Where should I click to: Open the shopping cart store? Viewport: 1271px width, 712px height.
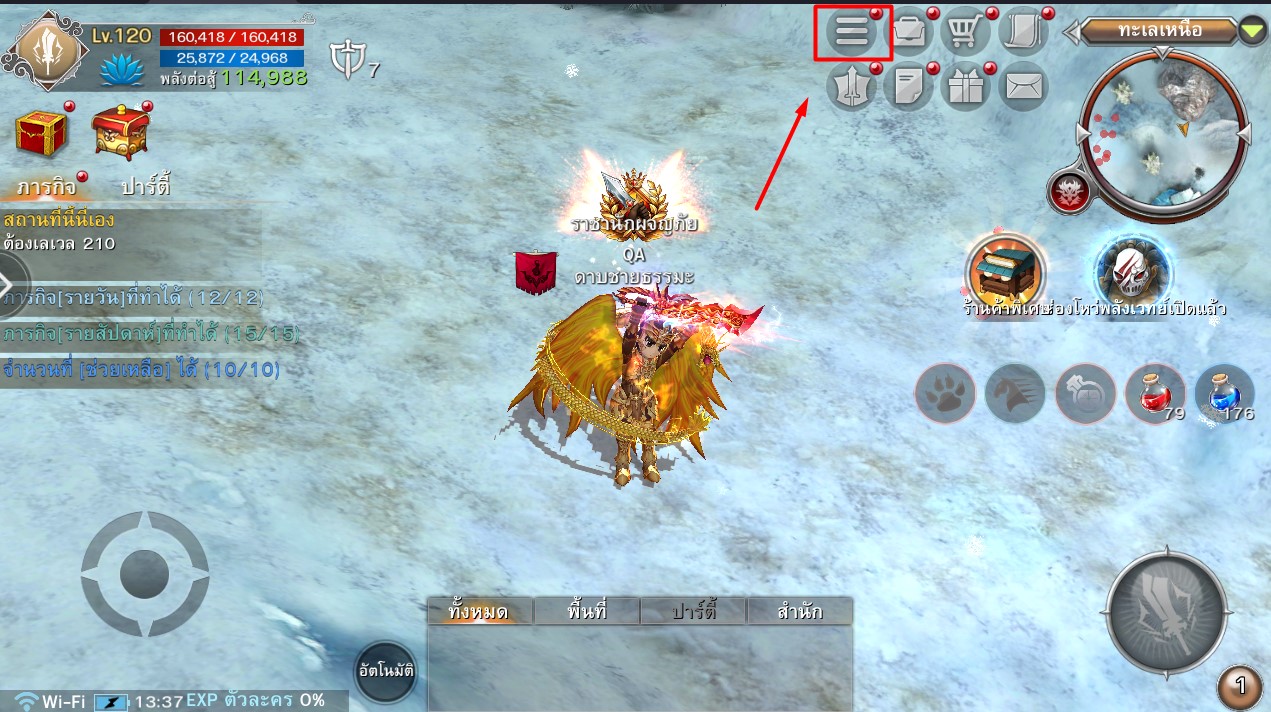tap(964, 32)
